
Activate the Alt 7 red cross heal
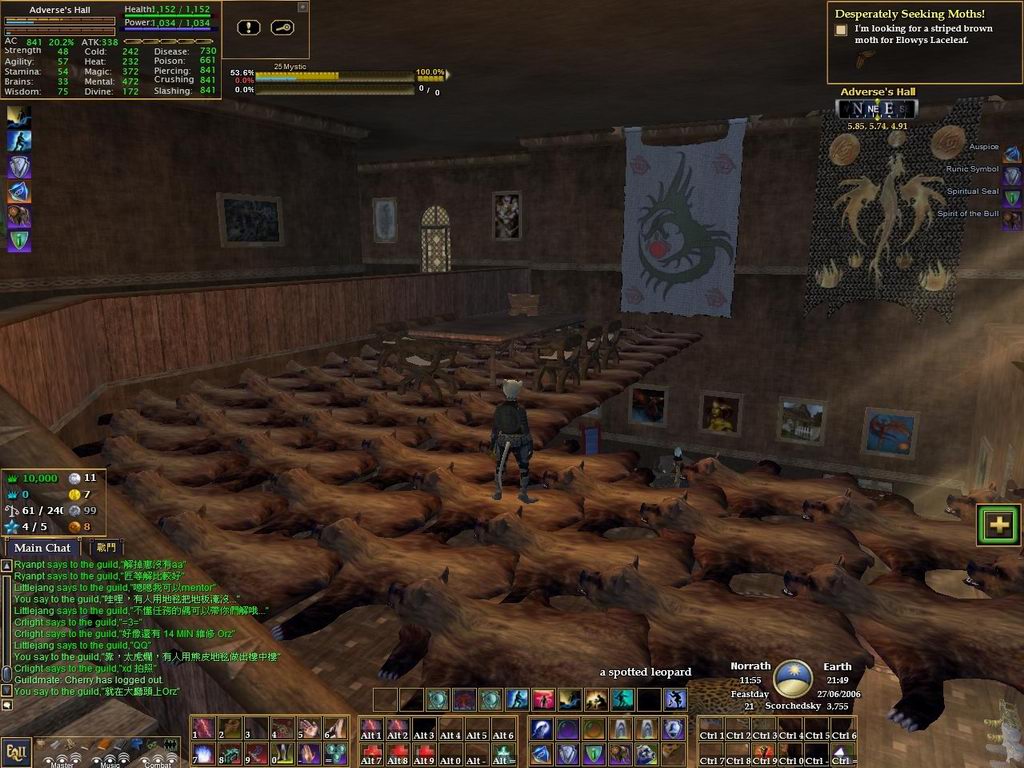tap(372, 753)
